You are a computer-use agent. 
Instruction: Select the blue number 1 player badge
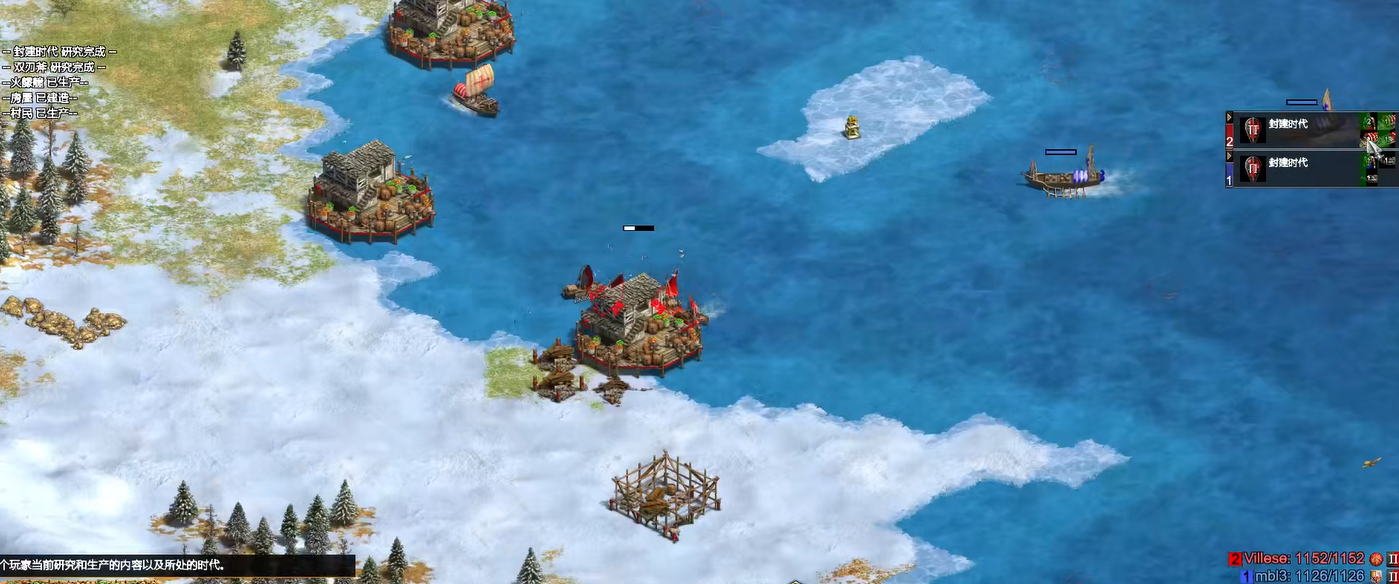(x=1230, y=177)
